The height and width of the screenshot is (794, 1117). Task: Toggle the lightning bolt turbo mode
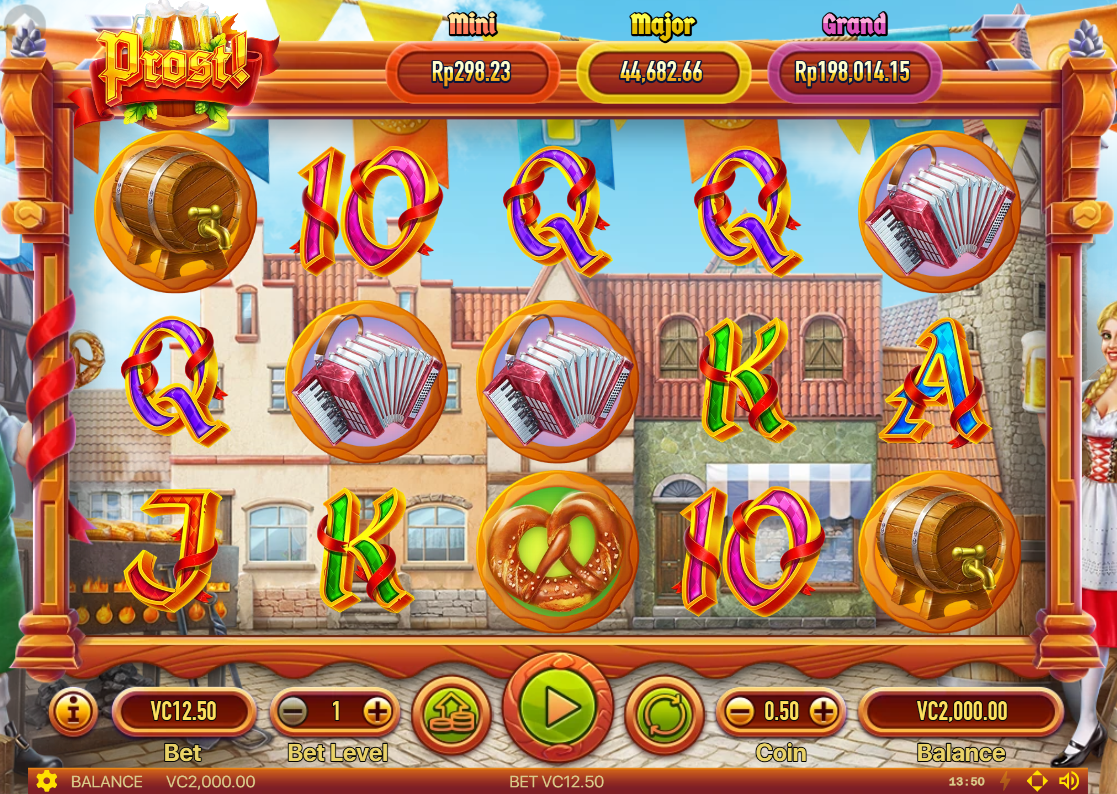tap(1006, 781)
